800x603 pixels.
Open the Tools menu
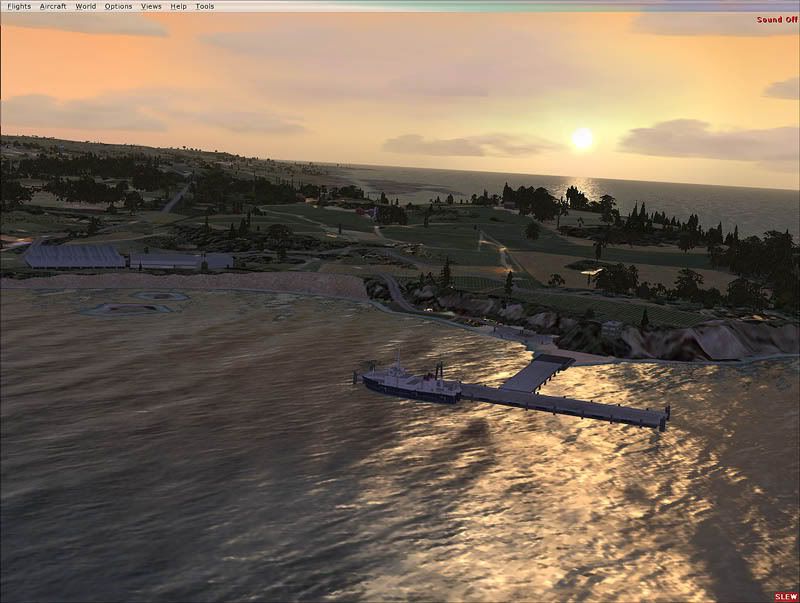coord(204,6)
